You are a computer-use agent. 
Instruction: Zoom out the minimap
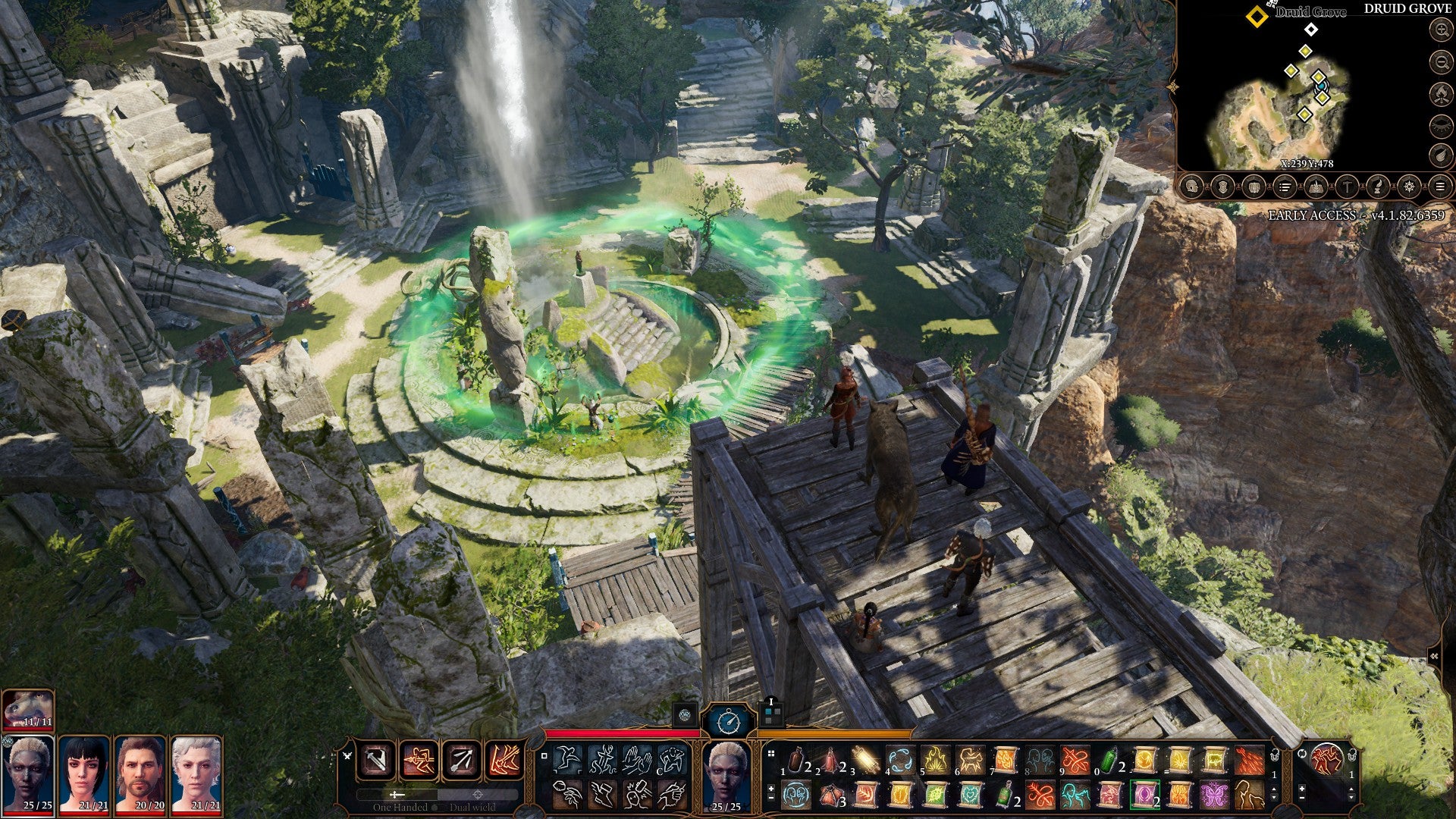1440,62
